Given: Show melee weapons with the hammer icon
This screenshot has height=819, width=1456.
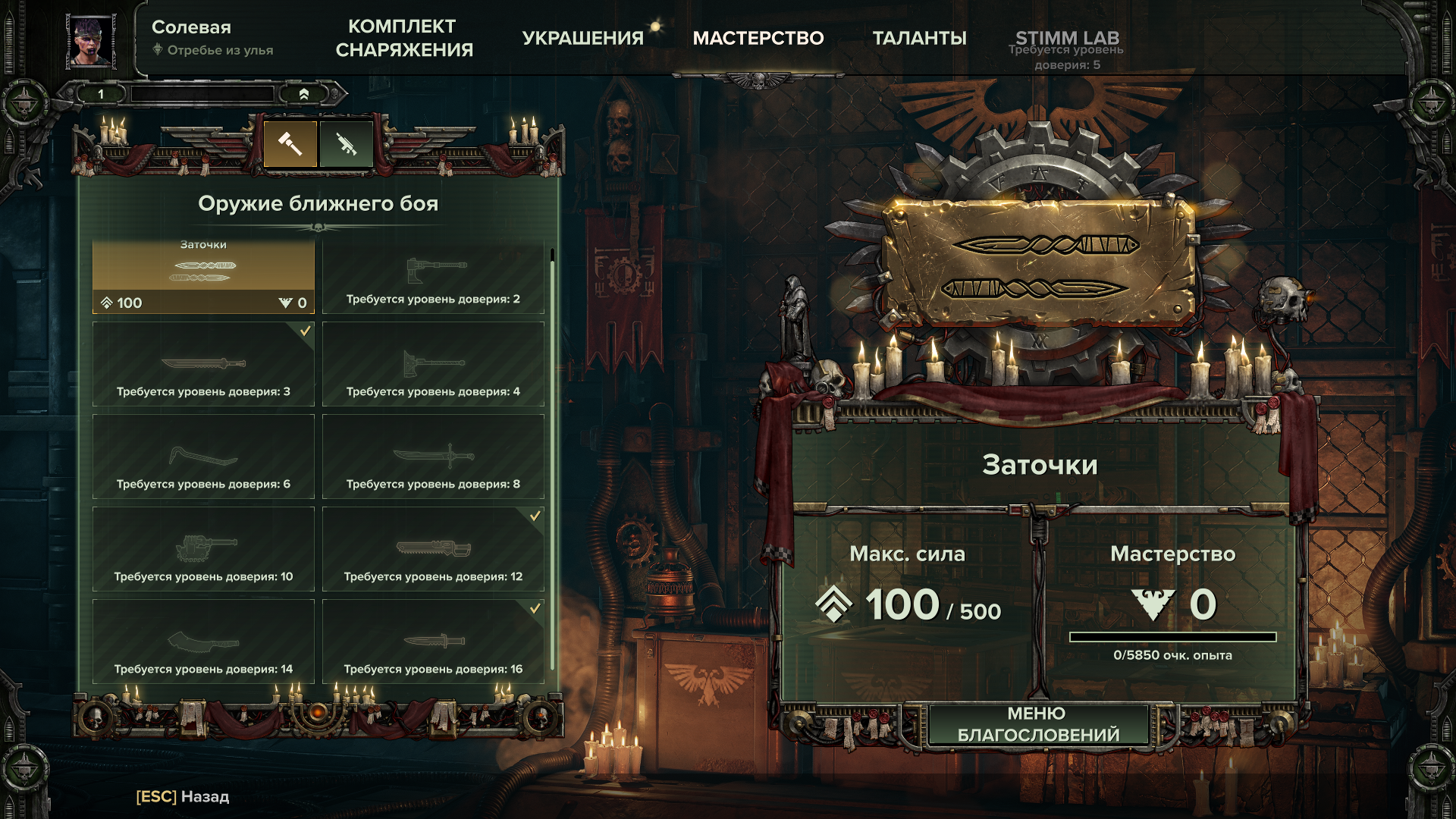Looking at the screenshot, I should click(x=290, y=143).
